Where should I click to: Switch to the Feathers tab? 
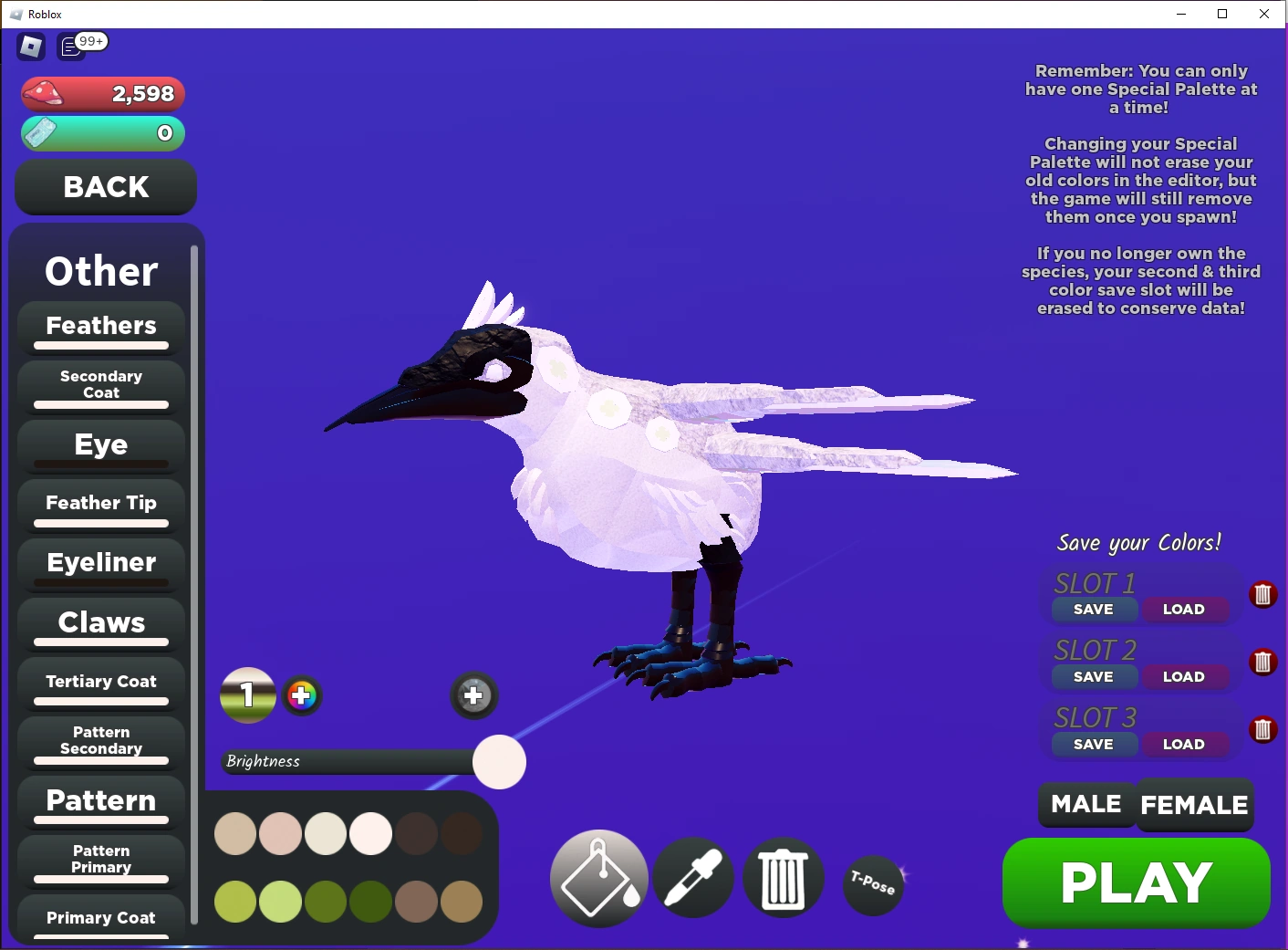100,326
